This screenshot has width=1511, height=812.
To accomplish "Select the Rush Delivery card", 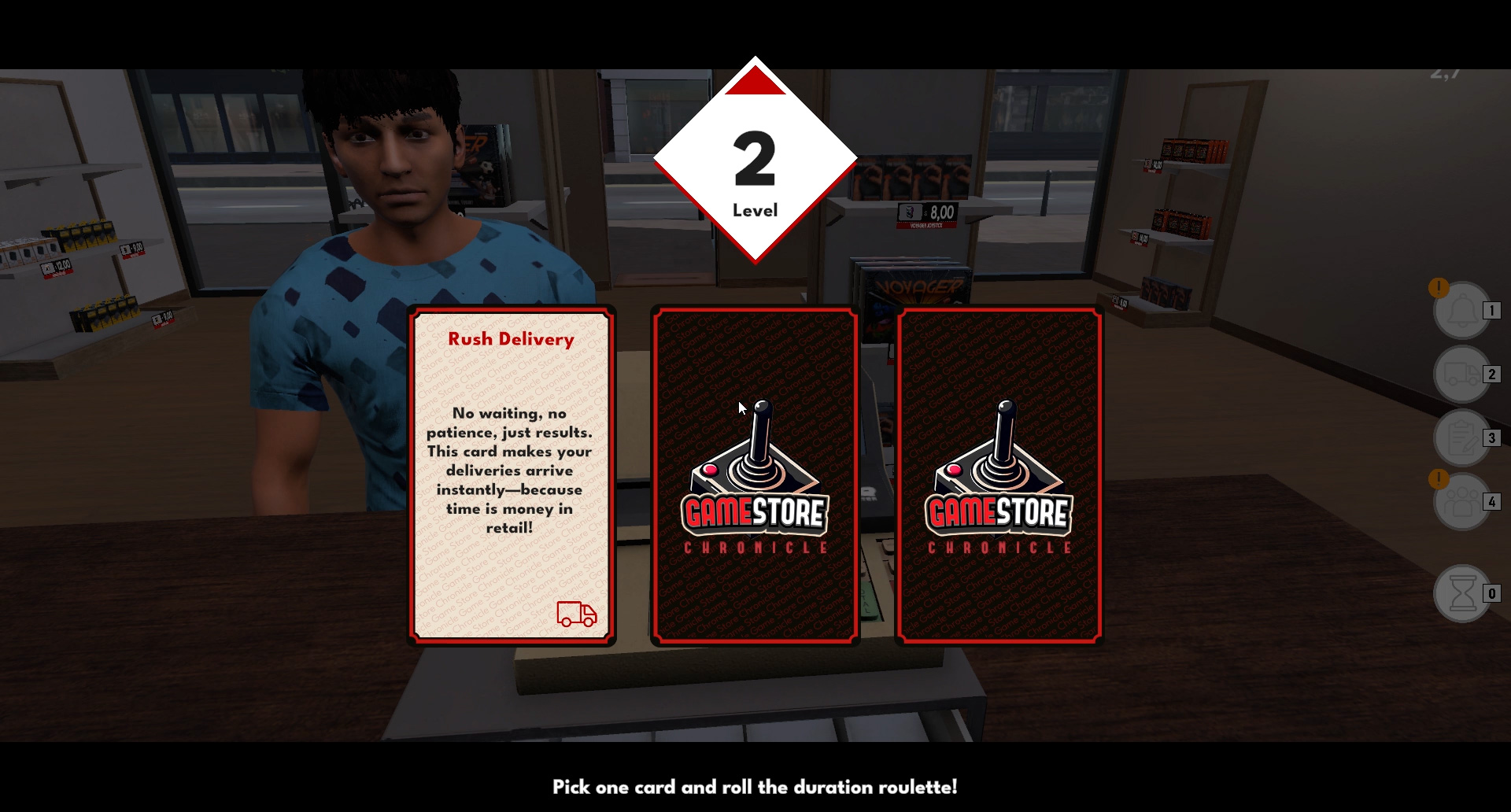I will pyautogui.click(x=510, y=472).
